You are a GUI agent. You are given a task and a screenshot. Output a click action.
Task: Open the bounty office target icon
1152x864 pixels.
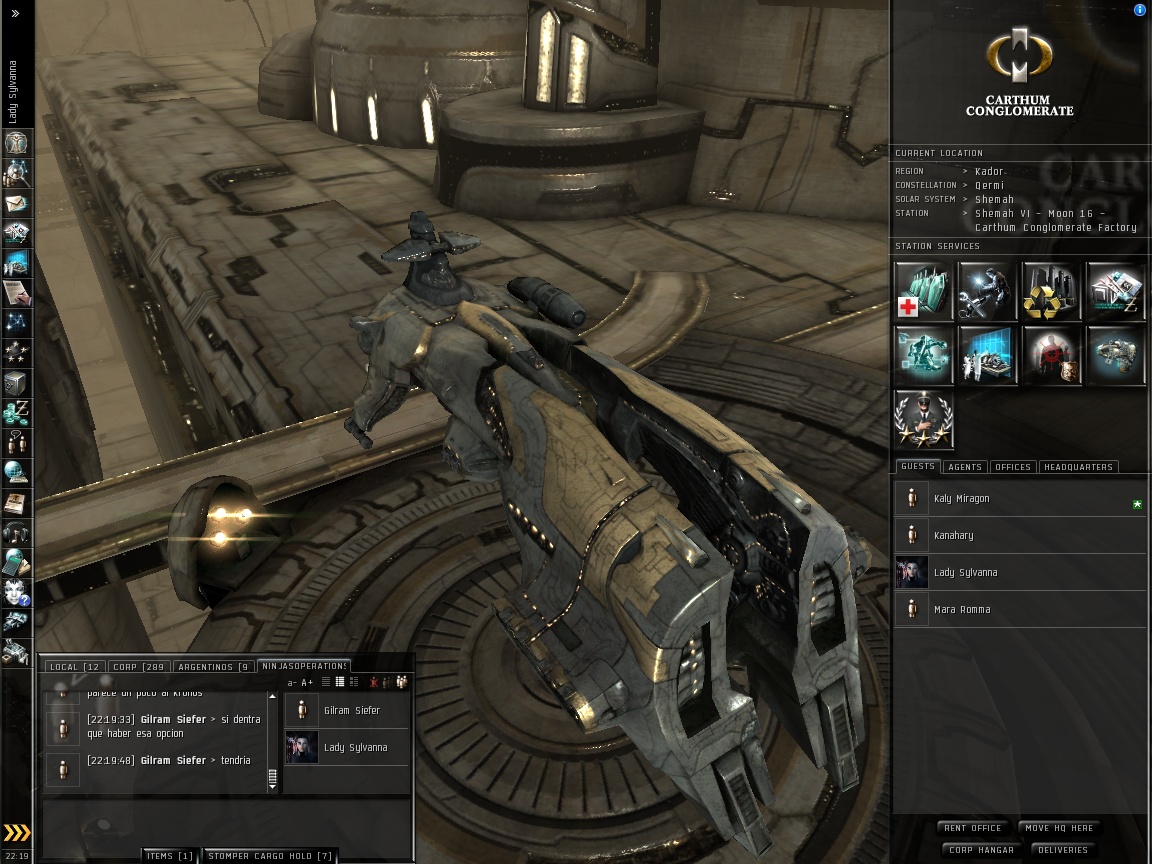coord(1051,355)
